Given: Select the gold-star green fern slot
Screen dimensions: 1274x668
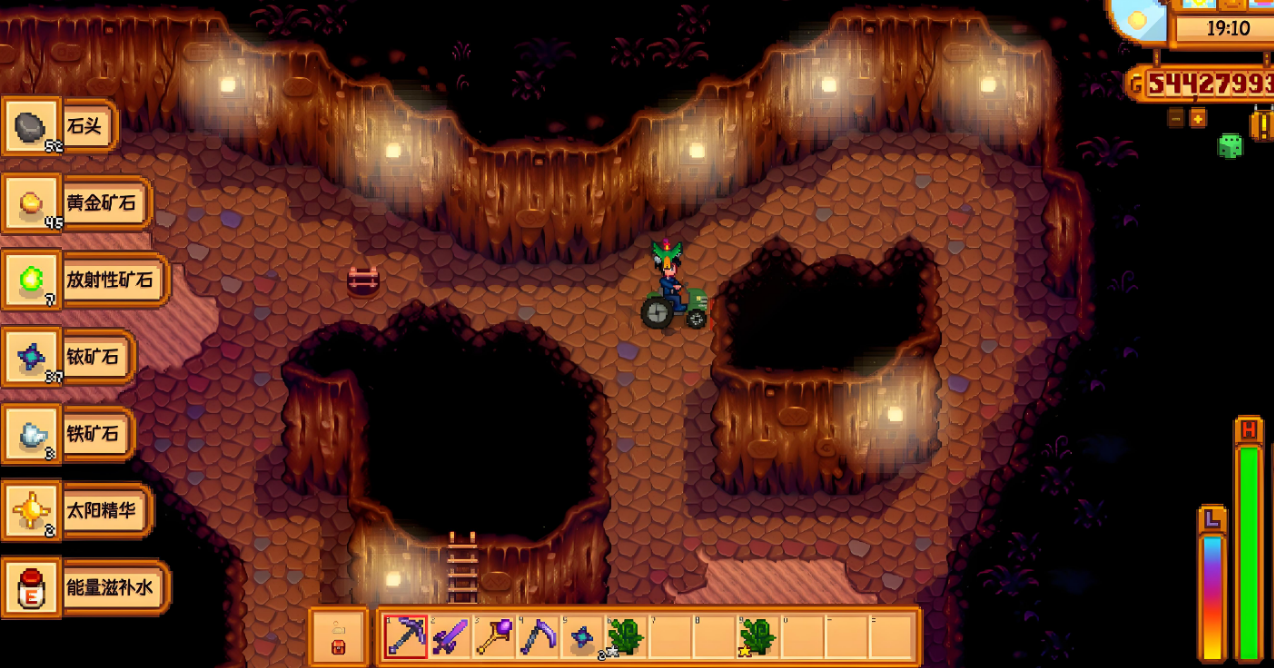Looking at the screenshot, I should pos(759,636).
